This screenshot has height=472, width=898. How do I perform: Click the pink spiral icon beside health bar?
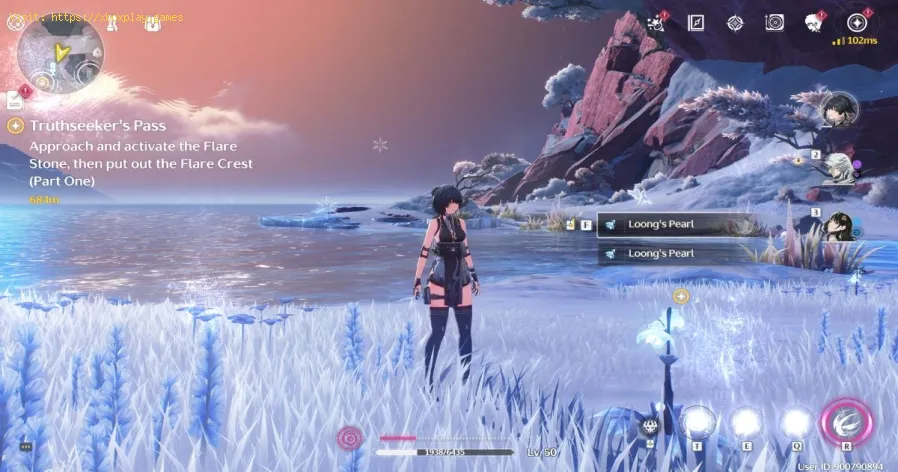tap(350, 437)
